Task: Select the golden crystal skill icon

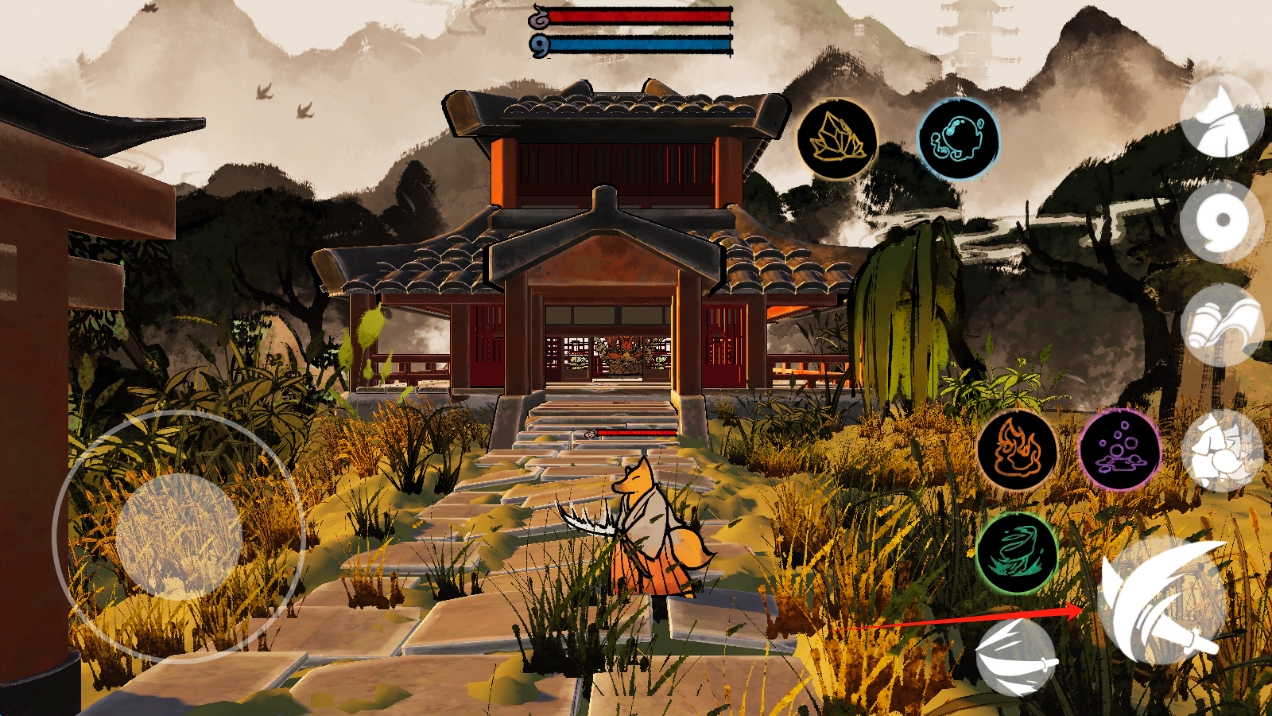Action: pyautogui.click(x=837, y=139)
